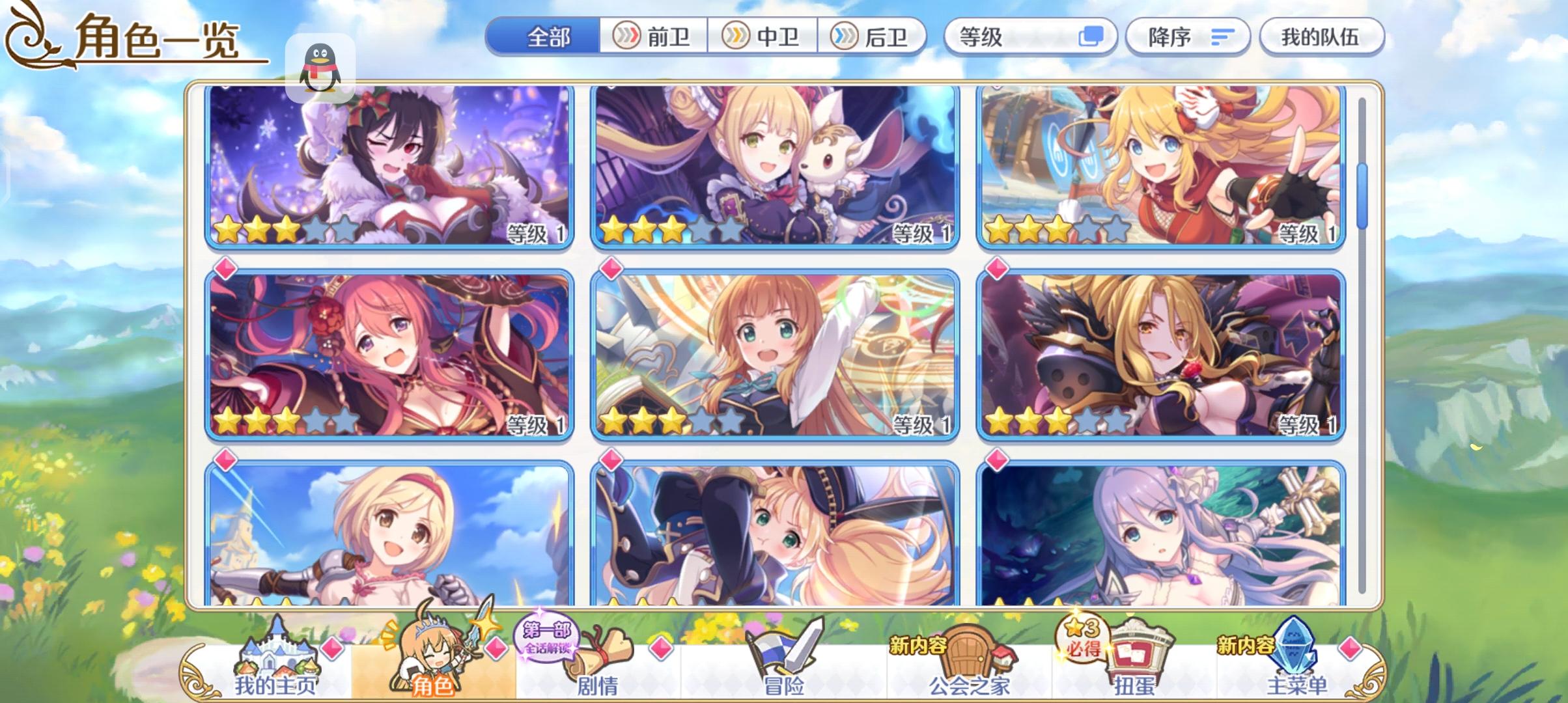Toggle the 降序 descending sort order

pyautogui.click(x=1187, y=37)
